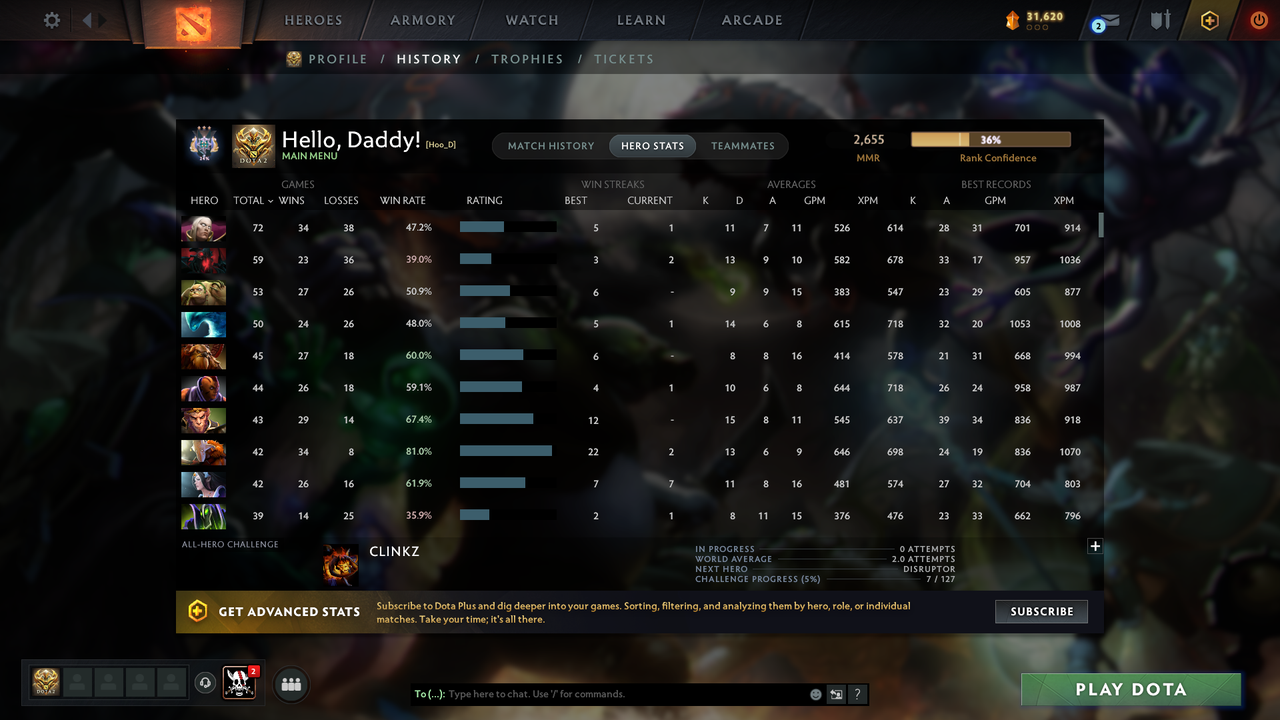The image size is (1280, 720).
Task: Open the emoticon picker beside the chat bar
Action: point(815,693)
